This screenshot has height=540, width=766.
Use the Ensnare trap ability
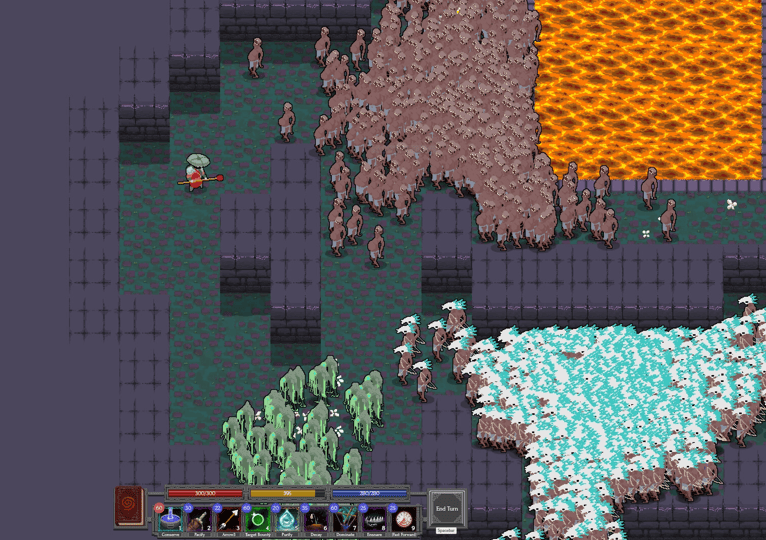coord(374,519)
